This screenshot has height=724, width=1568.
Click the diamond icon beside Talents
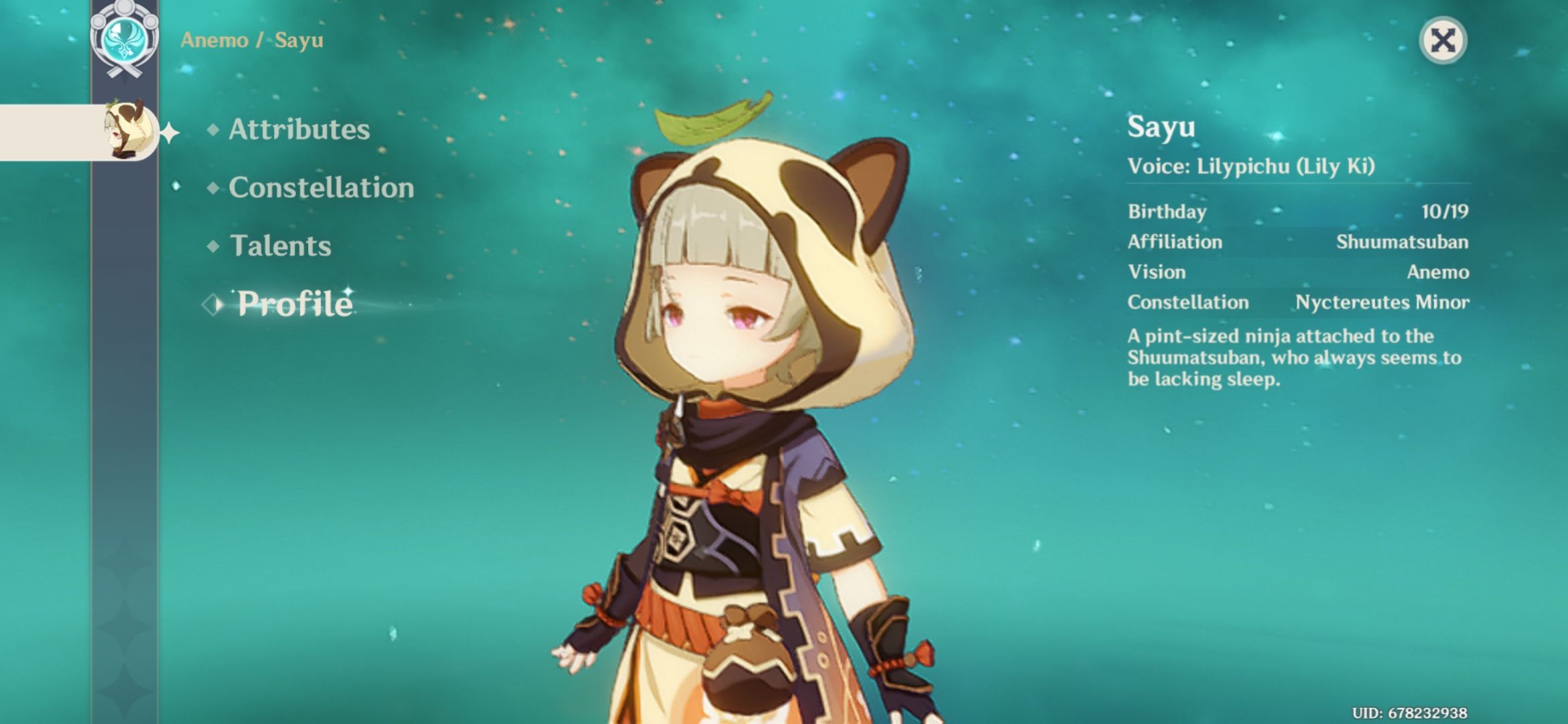pos(212,247)
